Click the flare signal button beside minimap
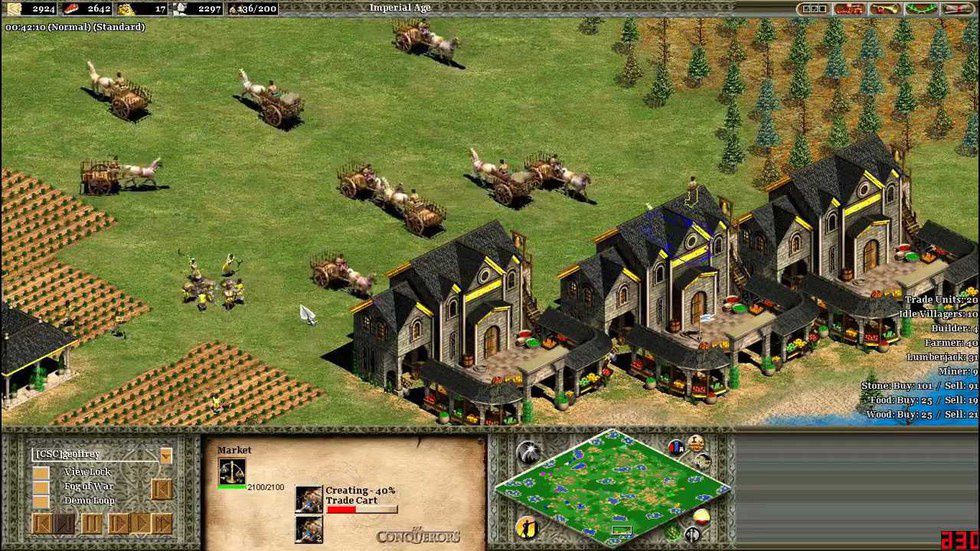The width and height of the screenshot is (980, 551). click(x=530, y=452)
